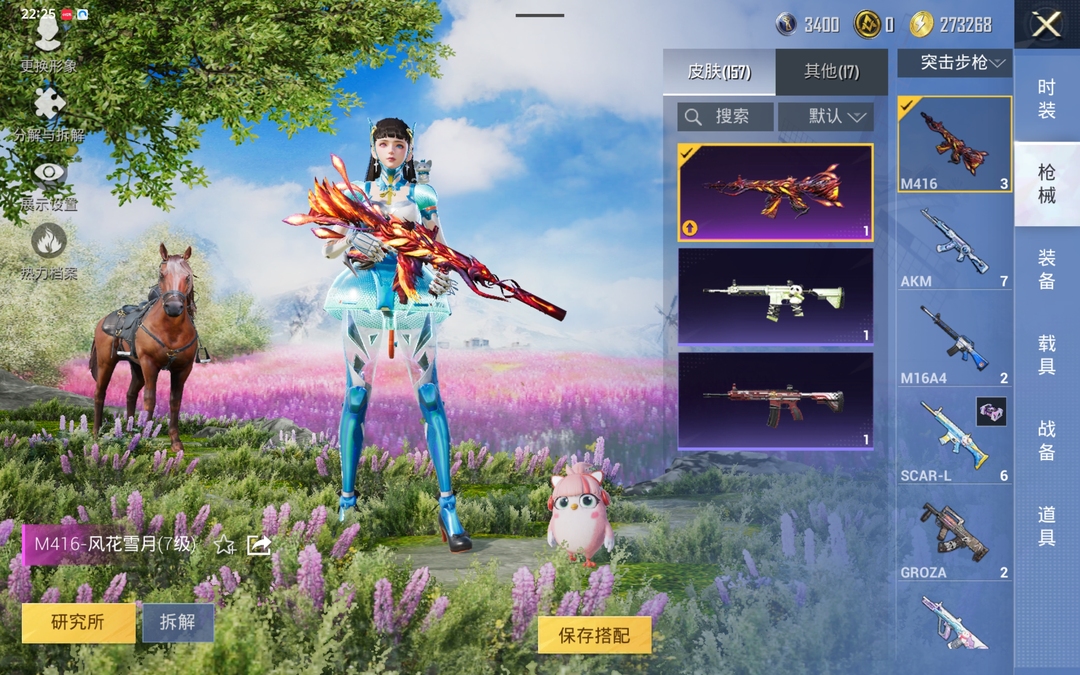The height and width of the screenshot is (675, 1080).
Task: Choose the white M416 skin
Action: point(775,296)
